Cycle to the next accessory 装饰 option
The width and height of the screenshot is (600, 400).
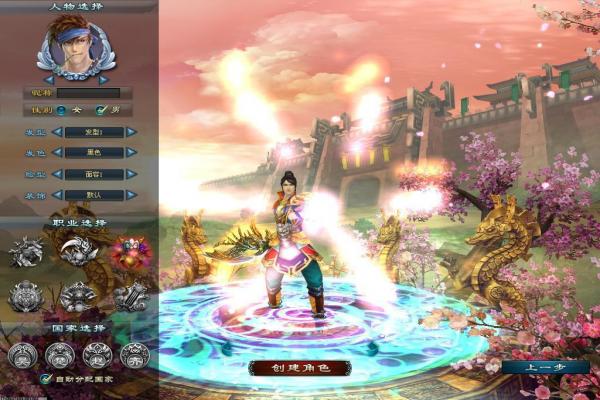tap(130, 194)
